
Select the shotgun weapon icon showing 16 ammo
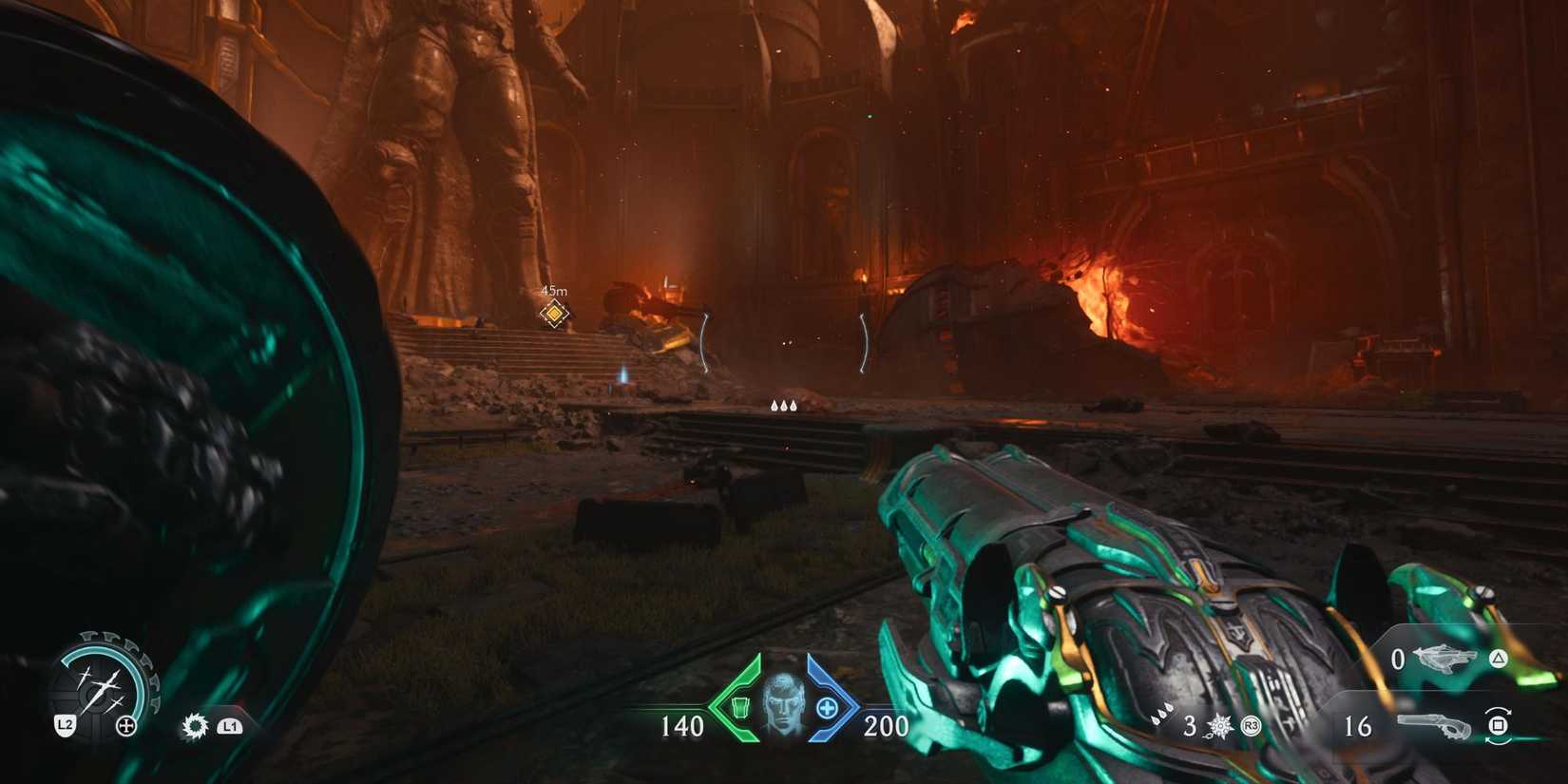[1433, 725]
